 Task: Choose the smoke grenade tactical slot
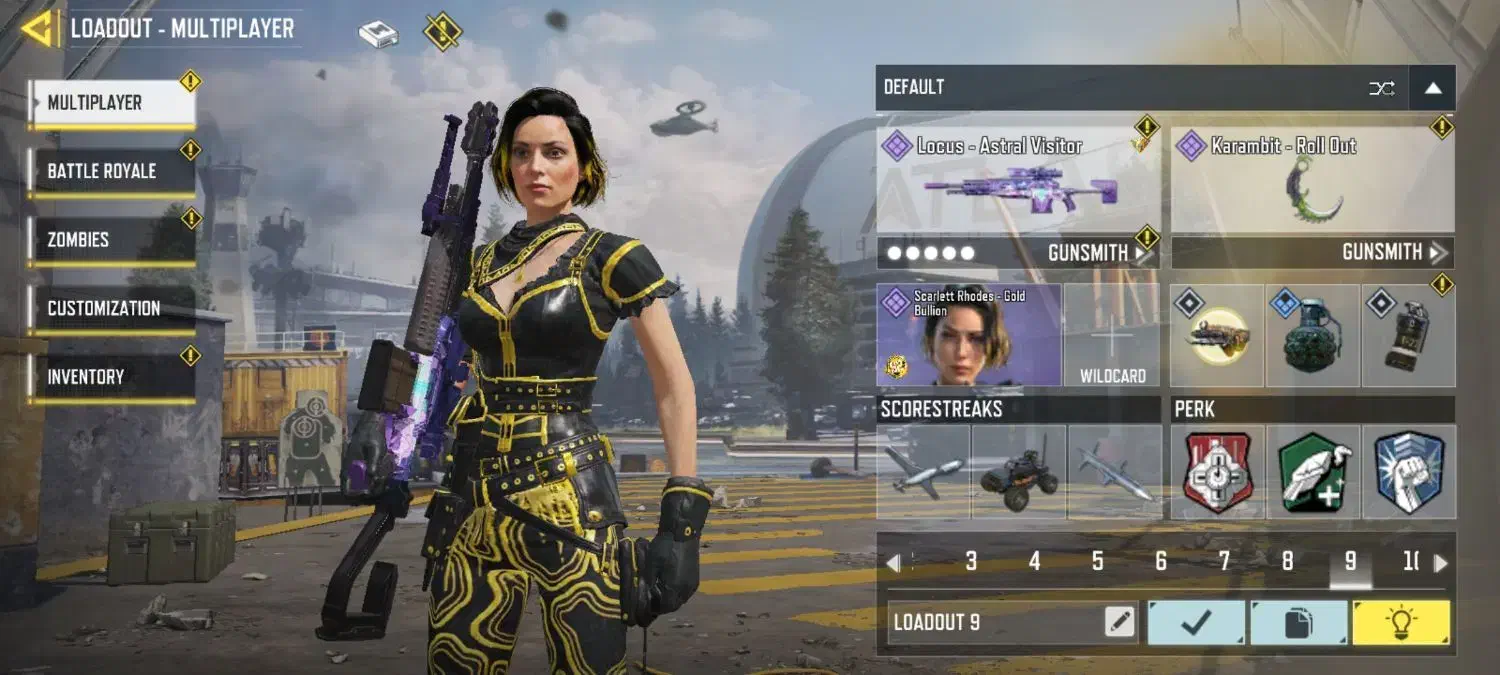coord(1408,335)
